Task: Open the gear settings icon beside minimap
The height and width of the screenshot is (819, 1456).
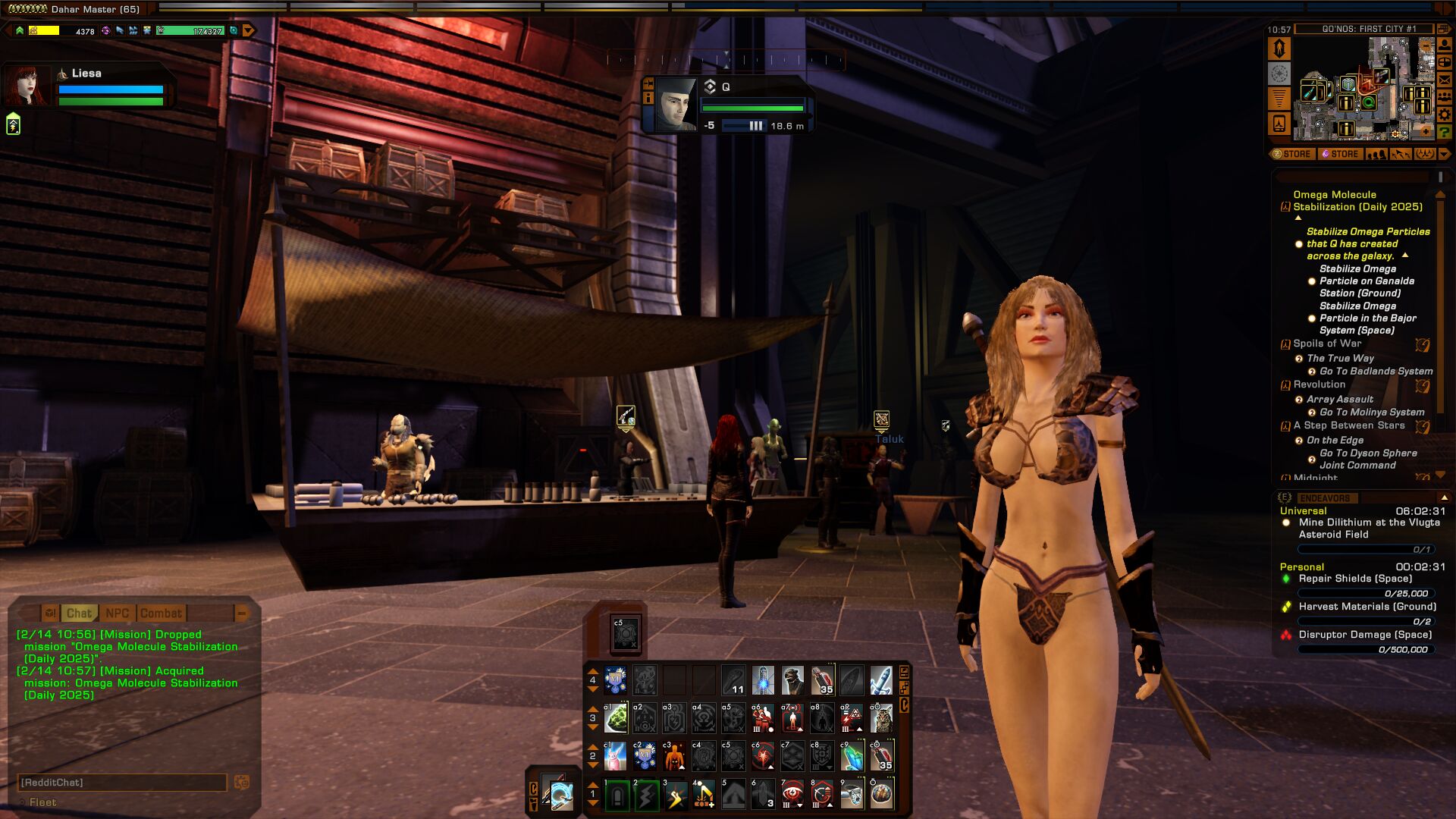Action: (1445, 115)
